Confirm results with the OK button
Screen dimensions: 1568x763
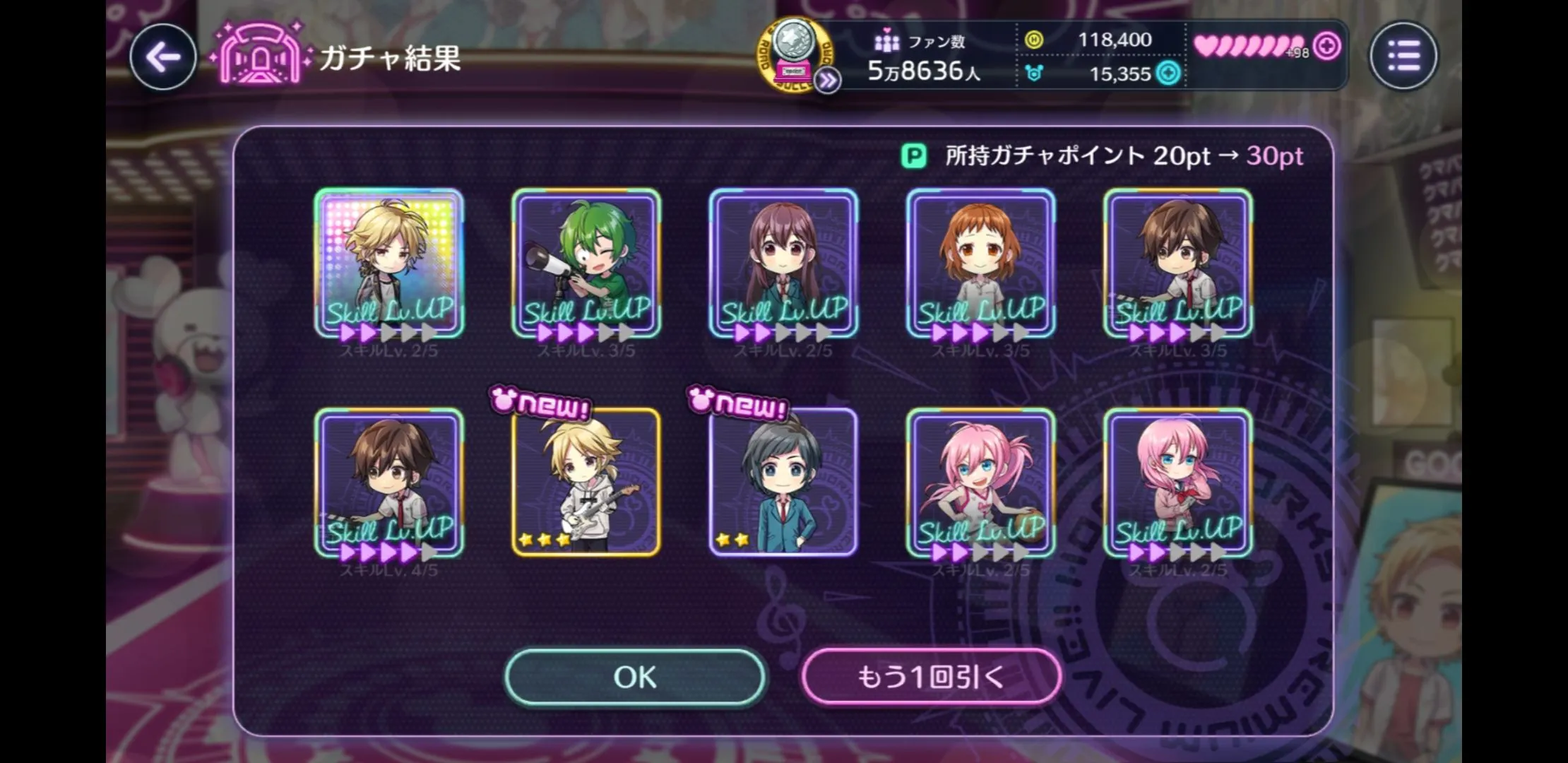coord(634,677)
